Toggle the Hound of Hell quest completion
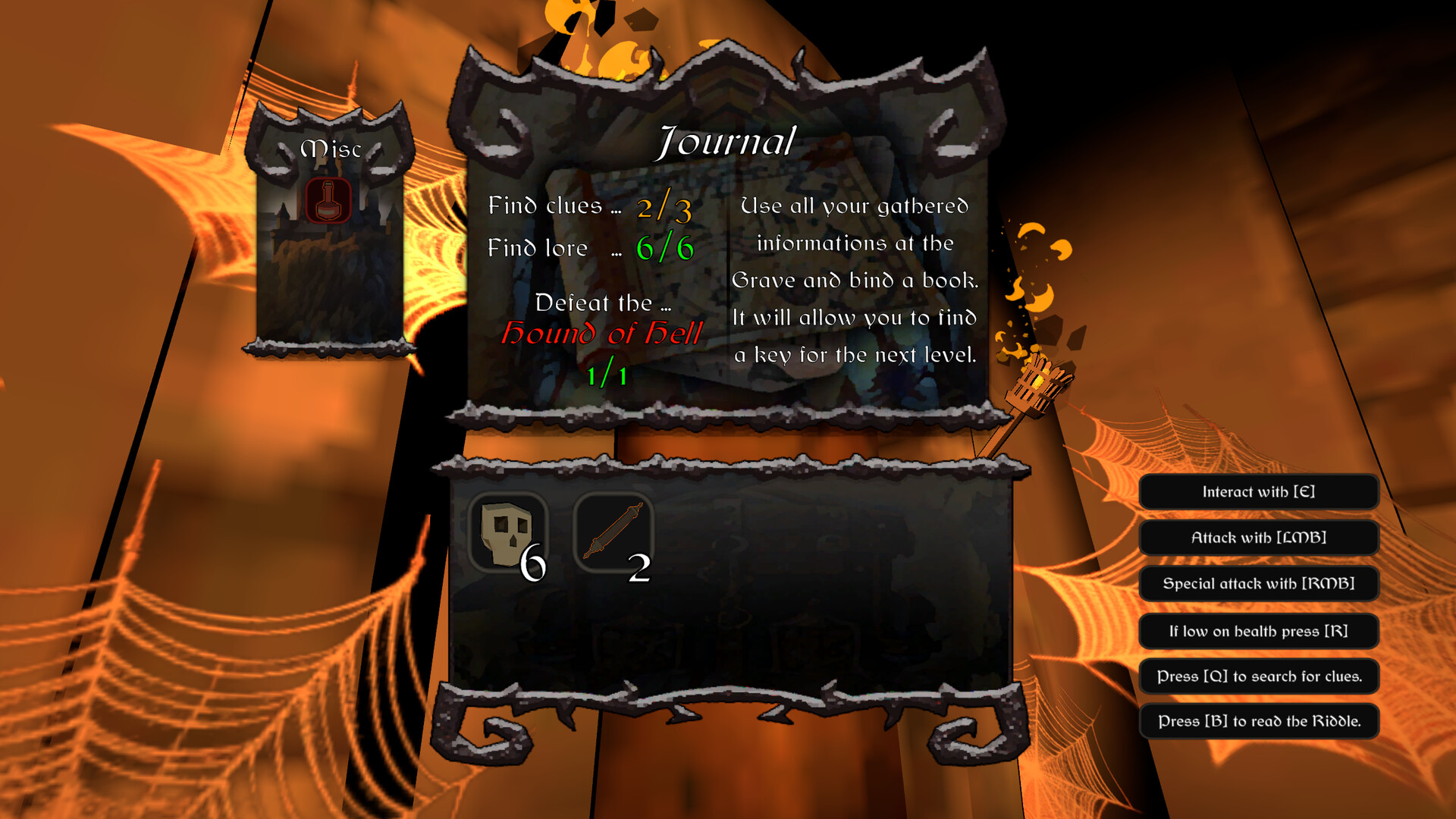 603,335
